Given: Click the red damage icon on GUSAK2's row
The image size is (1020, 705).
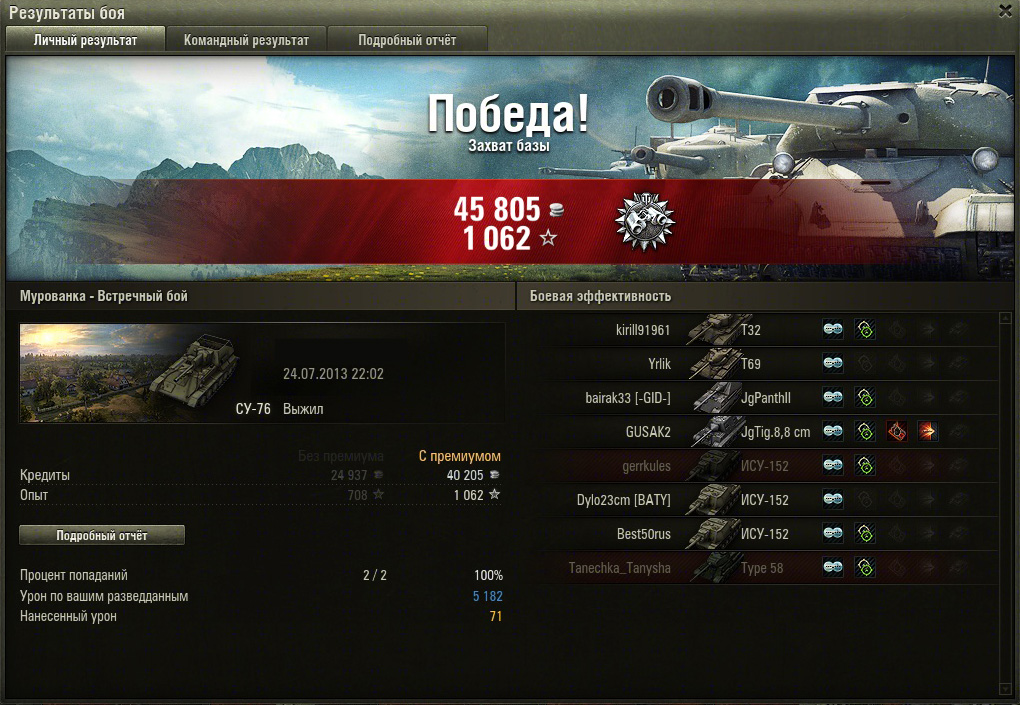Looking at the screenshot, I should [896, 432].
